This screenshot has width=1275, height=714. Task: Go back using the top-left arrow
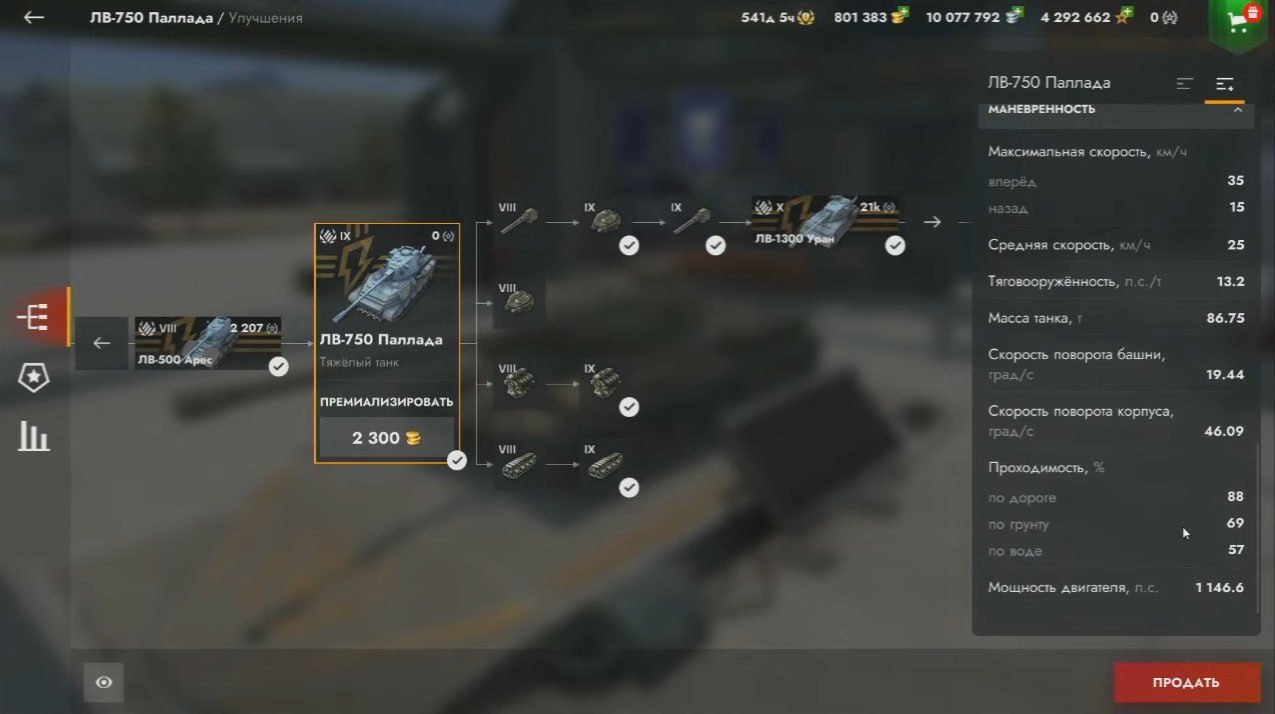34,17
